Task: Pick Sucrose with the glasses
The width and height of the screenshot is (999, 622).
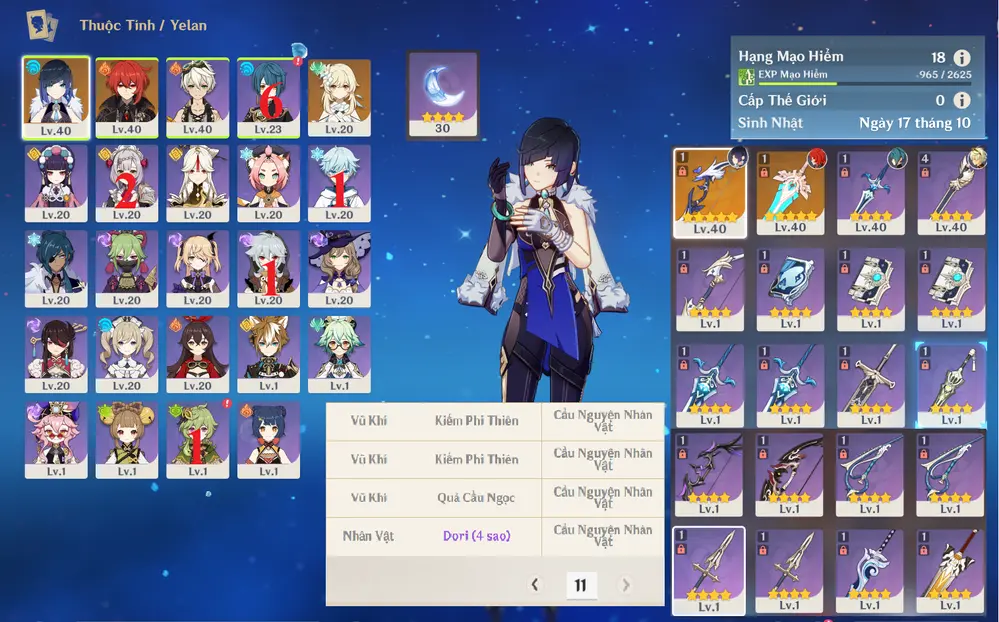Action: 339,354
